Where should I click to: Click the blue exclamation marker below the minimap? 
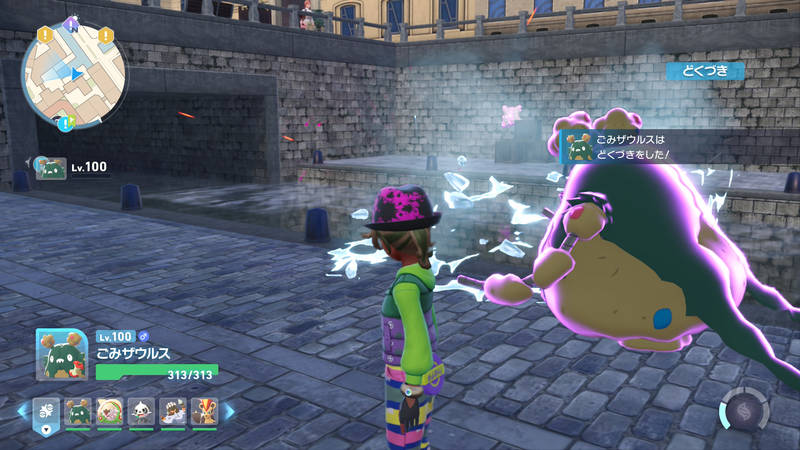tap(66, 124)
